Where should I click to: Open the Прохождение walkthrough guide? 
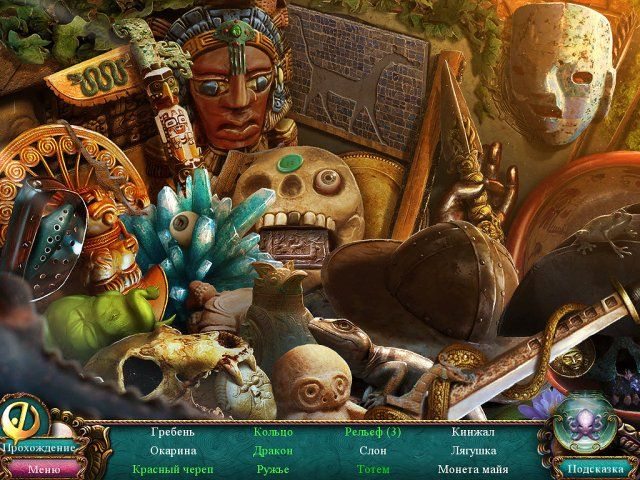(38, 448)
